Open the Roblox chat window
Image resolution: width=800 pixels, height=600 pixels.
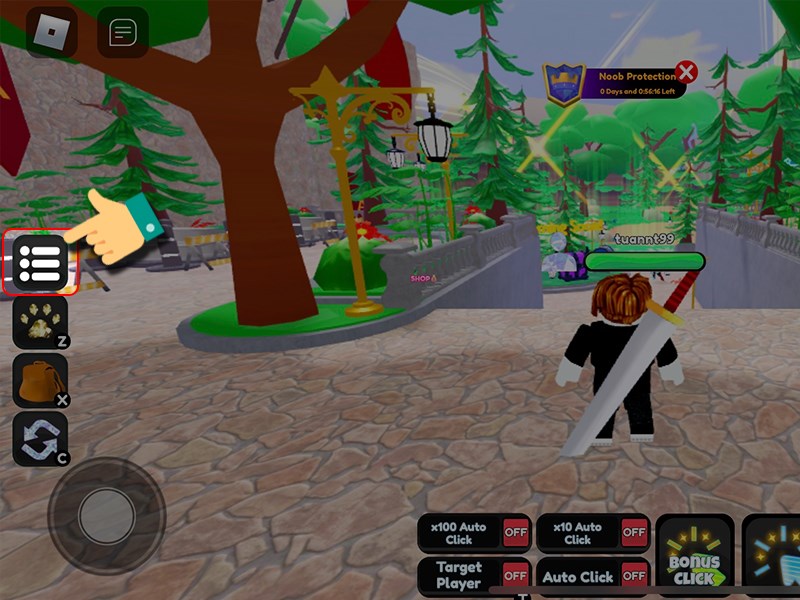[x=123, y=33]
